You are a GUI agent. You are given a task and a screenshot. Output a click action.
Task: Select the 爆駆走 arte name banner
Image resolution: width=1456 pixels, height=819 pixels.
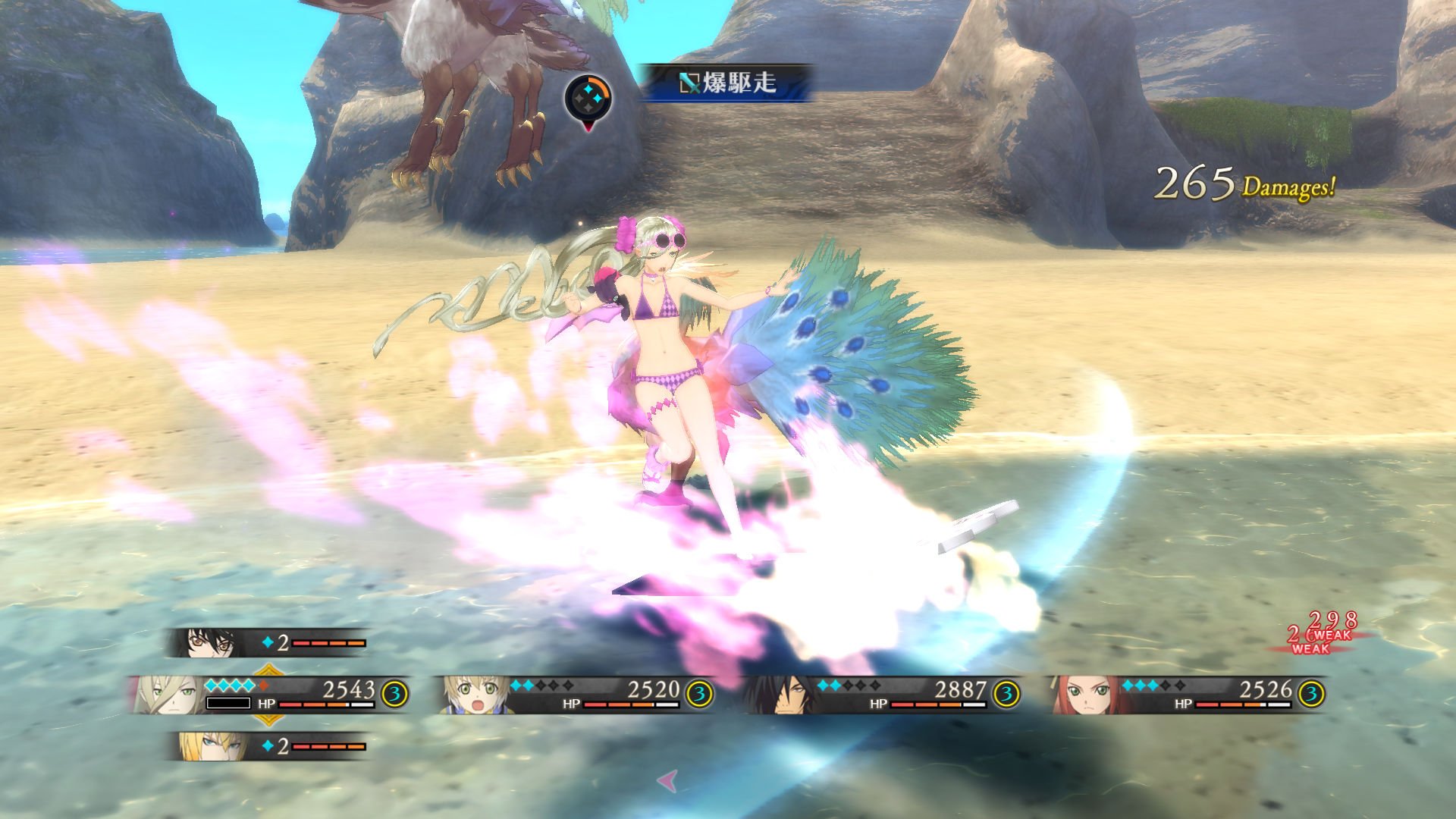[732, 80]
